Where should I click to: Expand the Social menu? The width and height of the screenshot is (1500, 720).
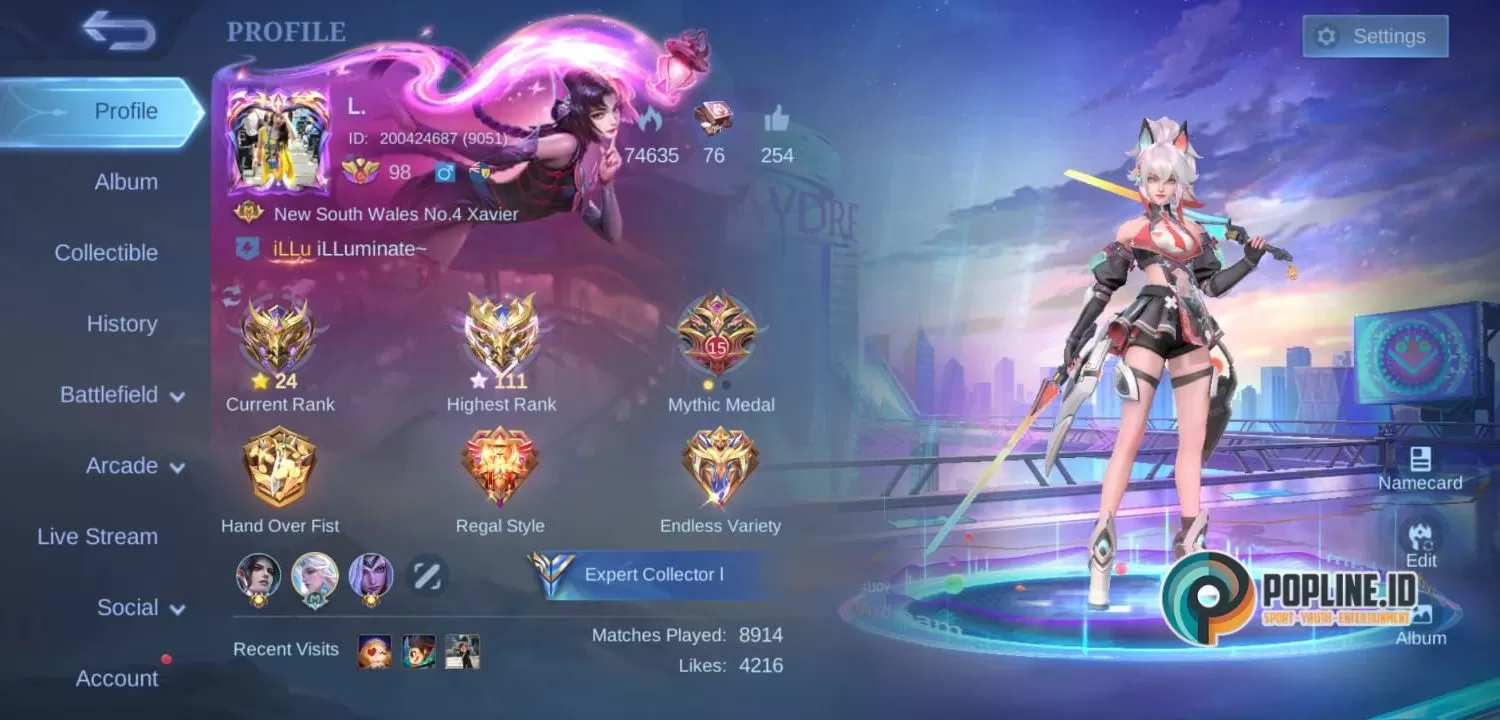[x=137, y=607]
